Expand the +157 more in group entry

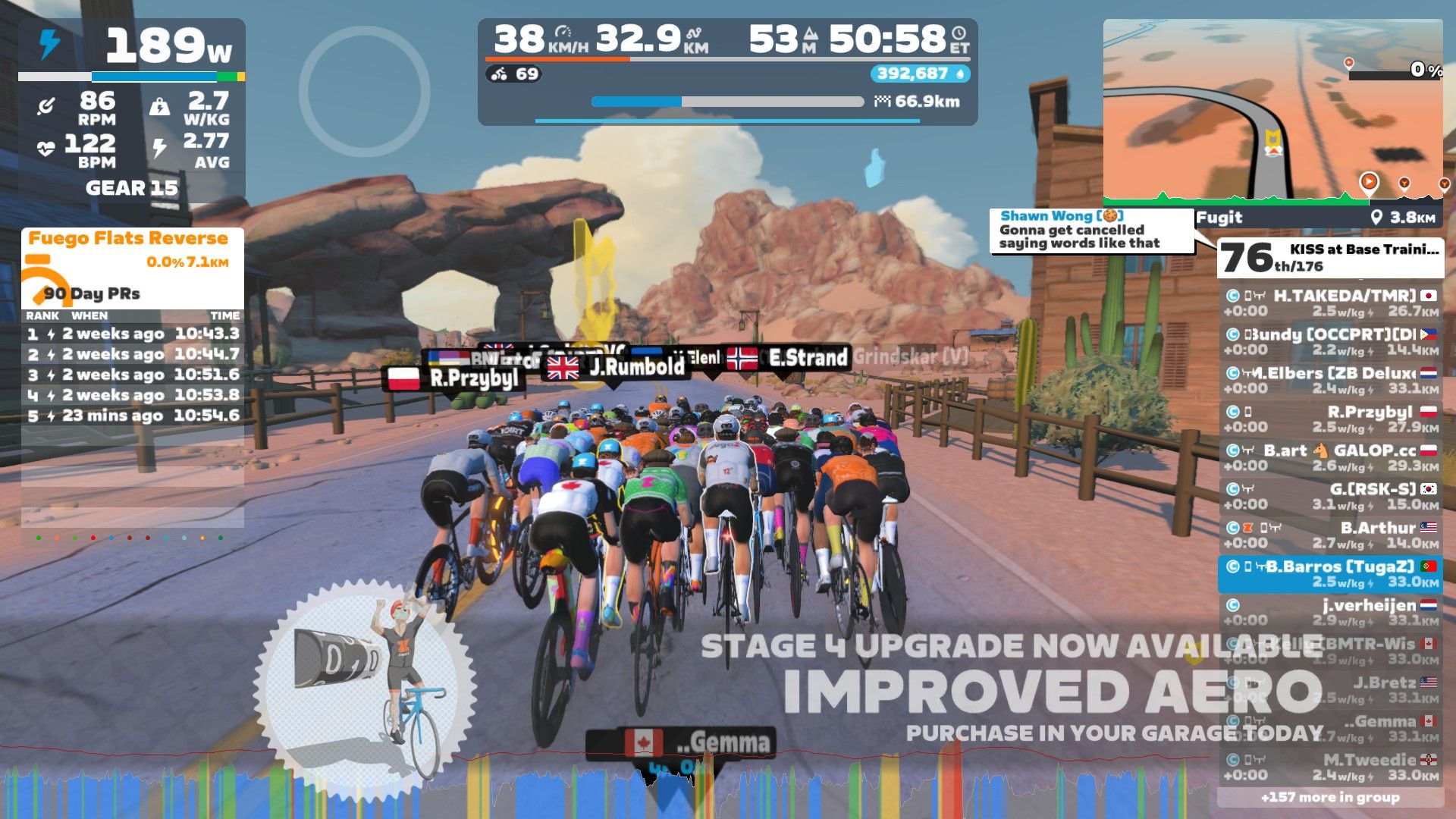pyautogui.click(x=1330, y=797)
